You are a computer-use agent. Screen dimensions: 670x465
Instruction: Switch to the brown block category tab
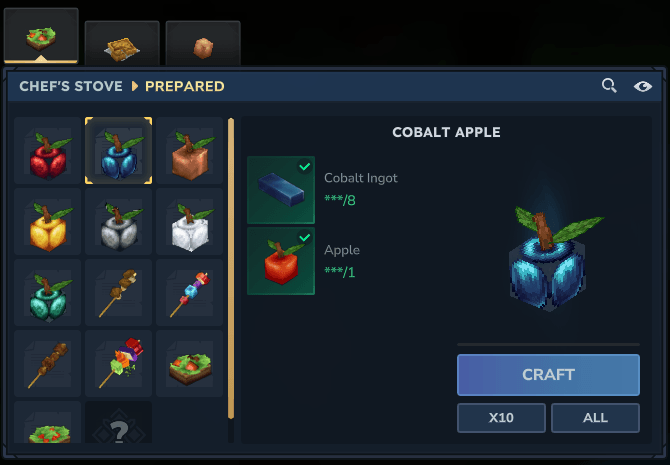pyautogui.click(x=203, y=42)
